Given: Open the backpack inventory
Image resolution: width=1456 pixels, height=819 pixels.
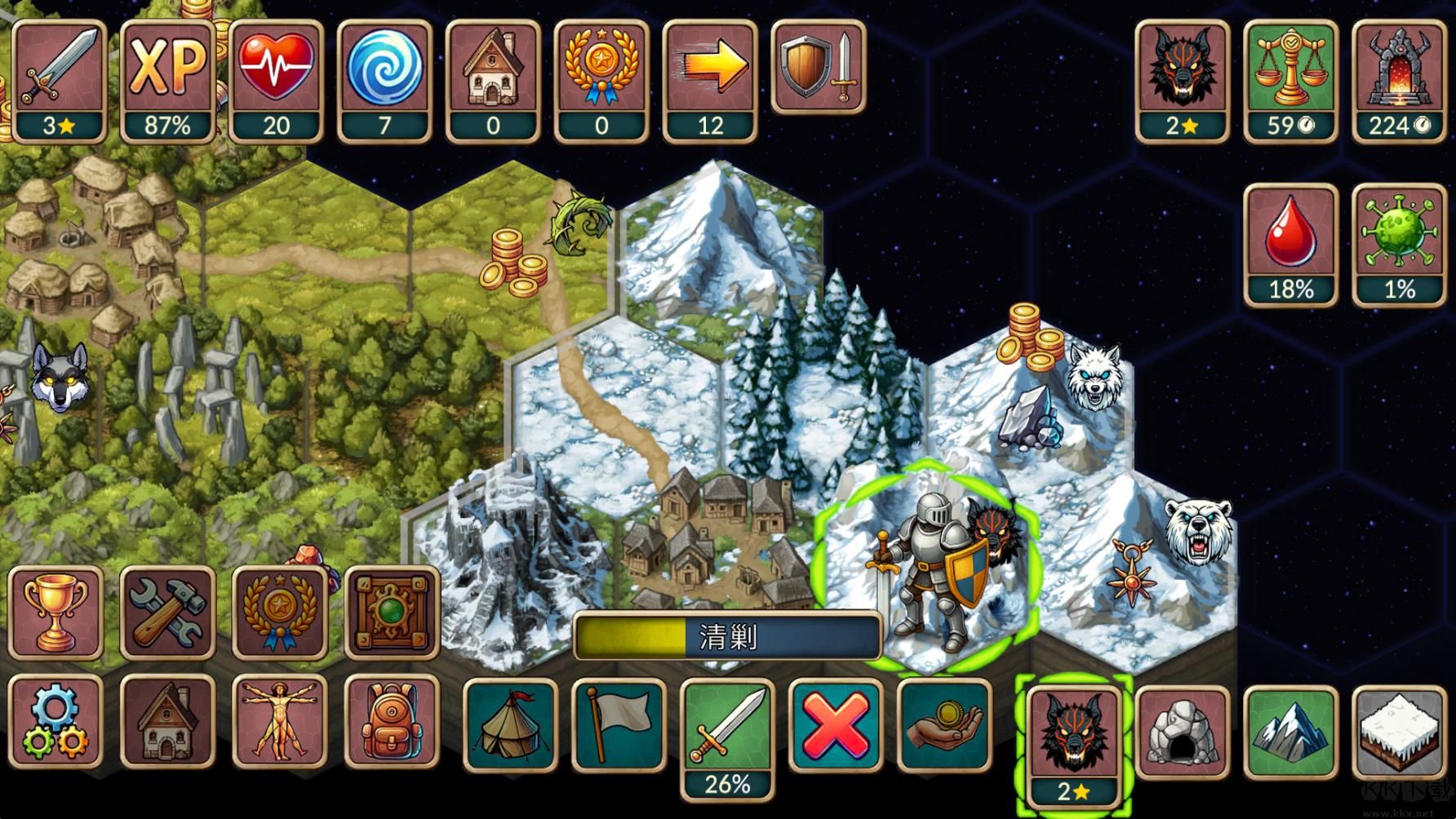Looking at the screenshot, I should click(392, 722).
